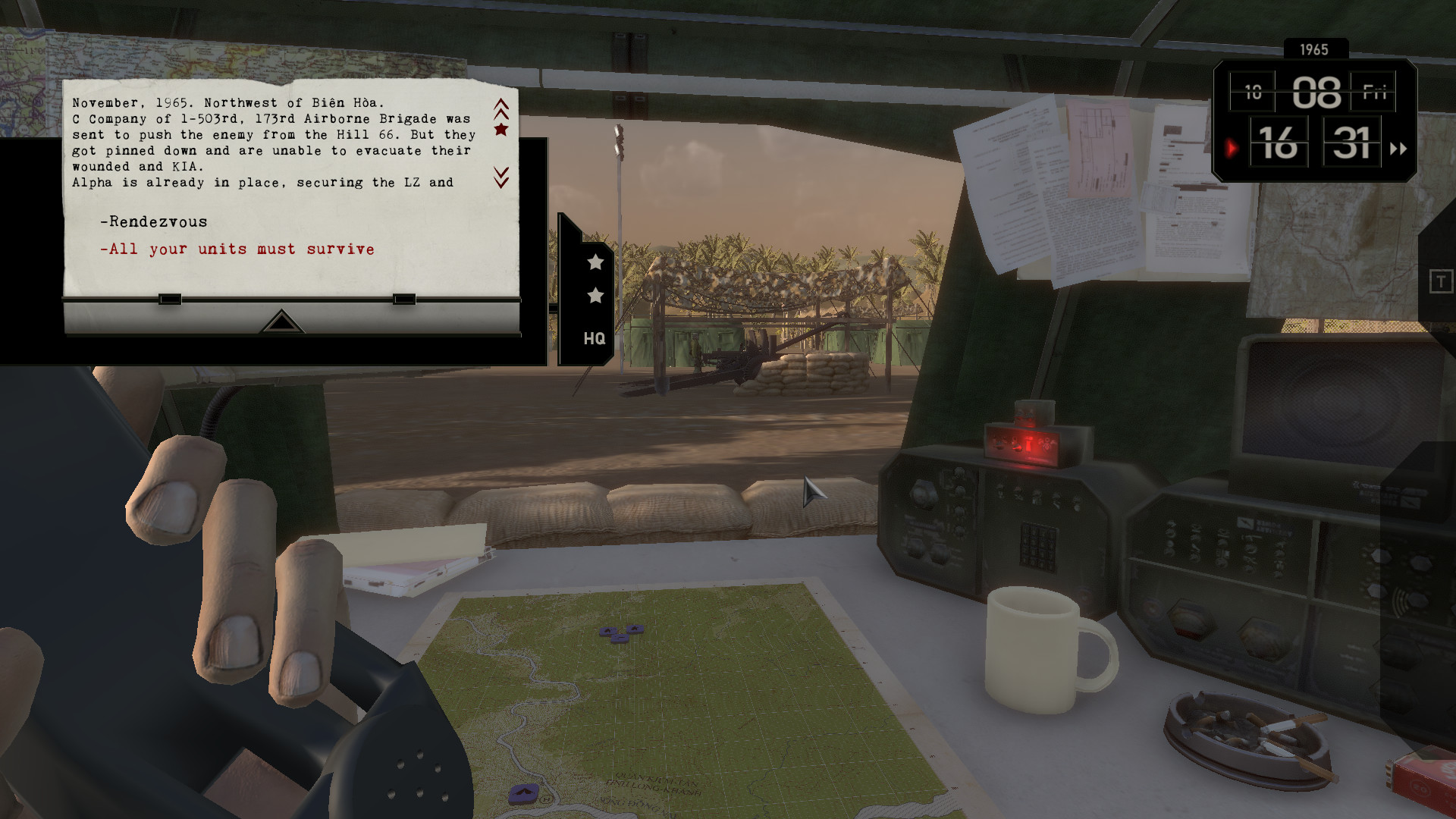The image size is (1456, 819).
Task: Collapse the briefing note with the bottom triangle
Action: coord(281,322)
